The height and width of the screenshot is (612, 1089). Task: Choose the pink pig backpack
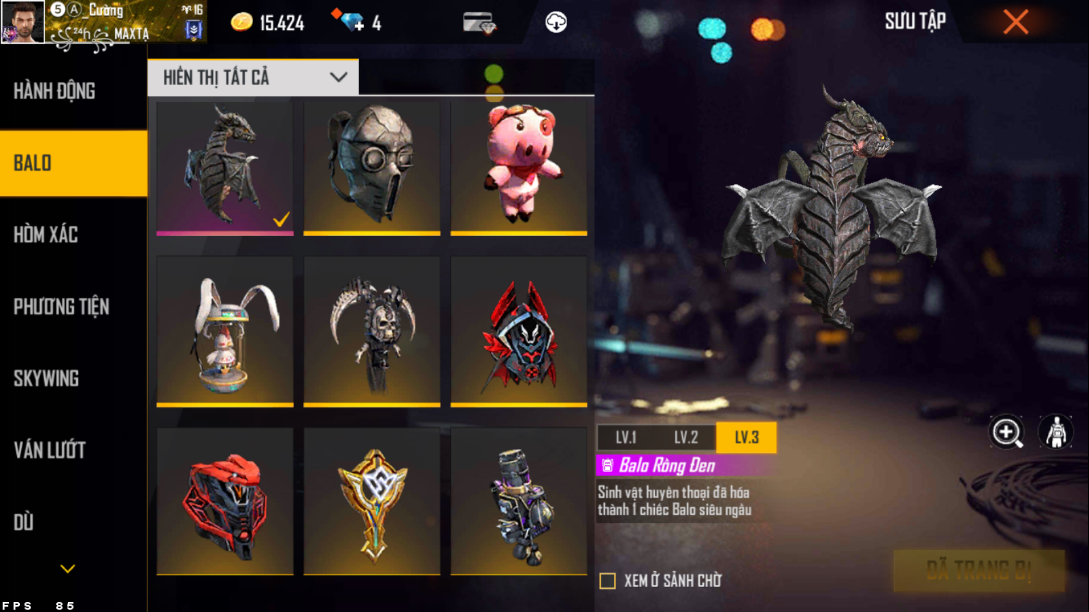pyautogui.click(x=519, y=166)
